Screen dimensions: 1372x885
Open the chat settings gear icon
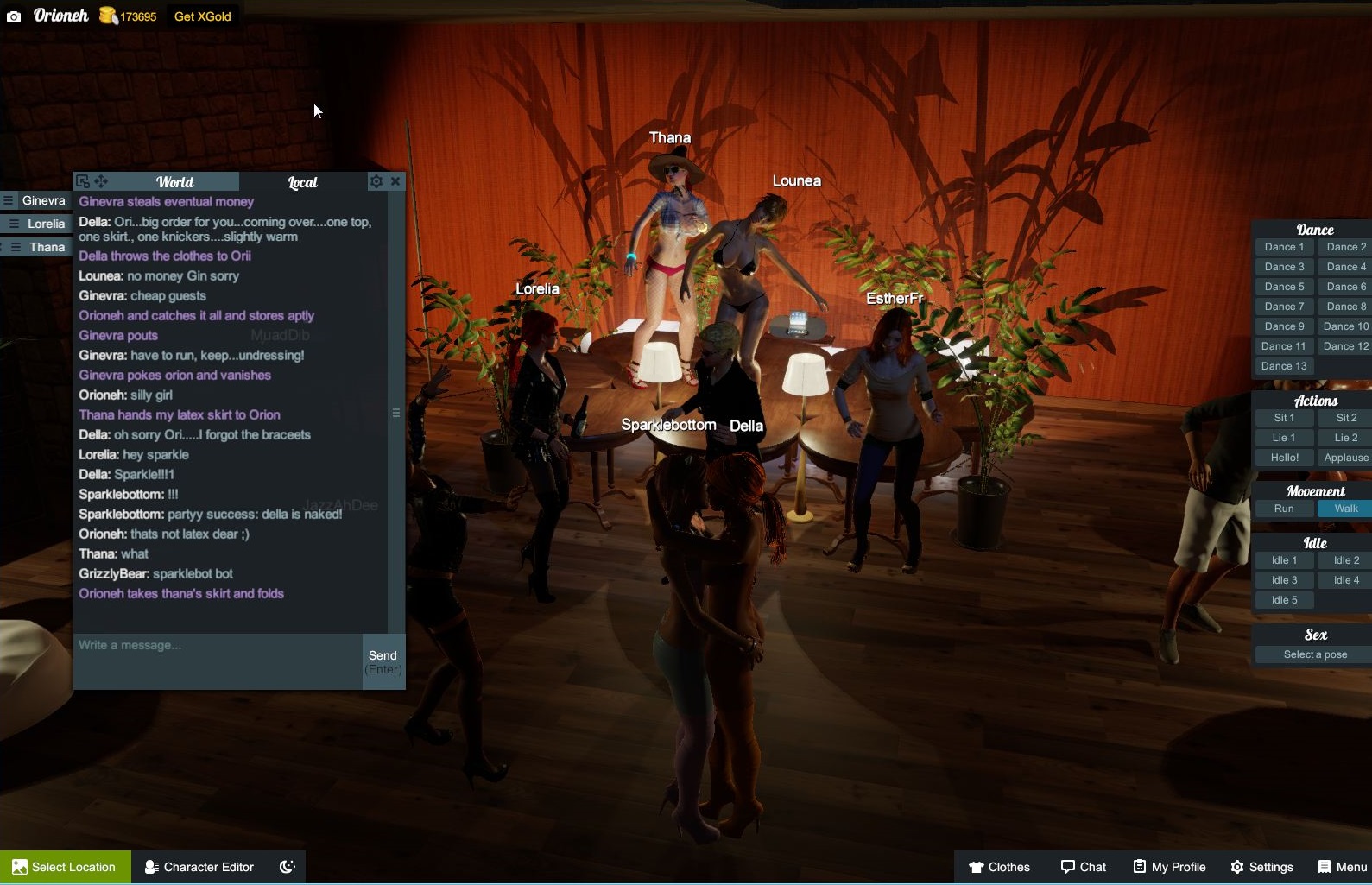pyautogui.click(x=376, y=181)
